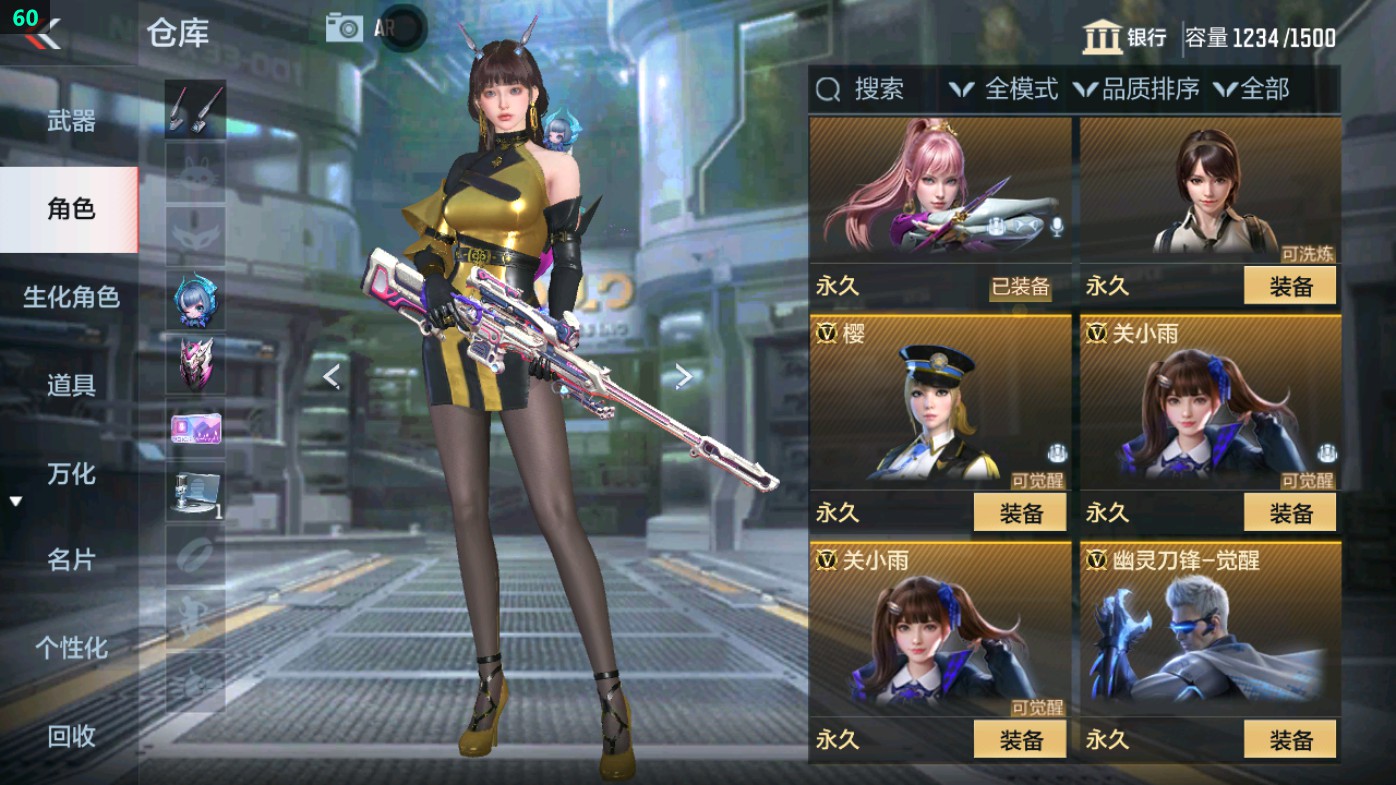
Task: Equip the 樱 character with 装备 button
Action: pyautogui.click(x=1019, y=512)
